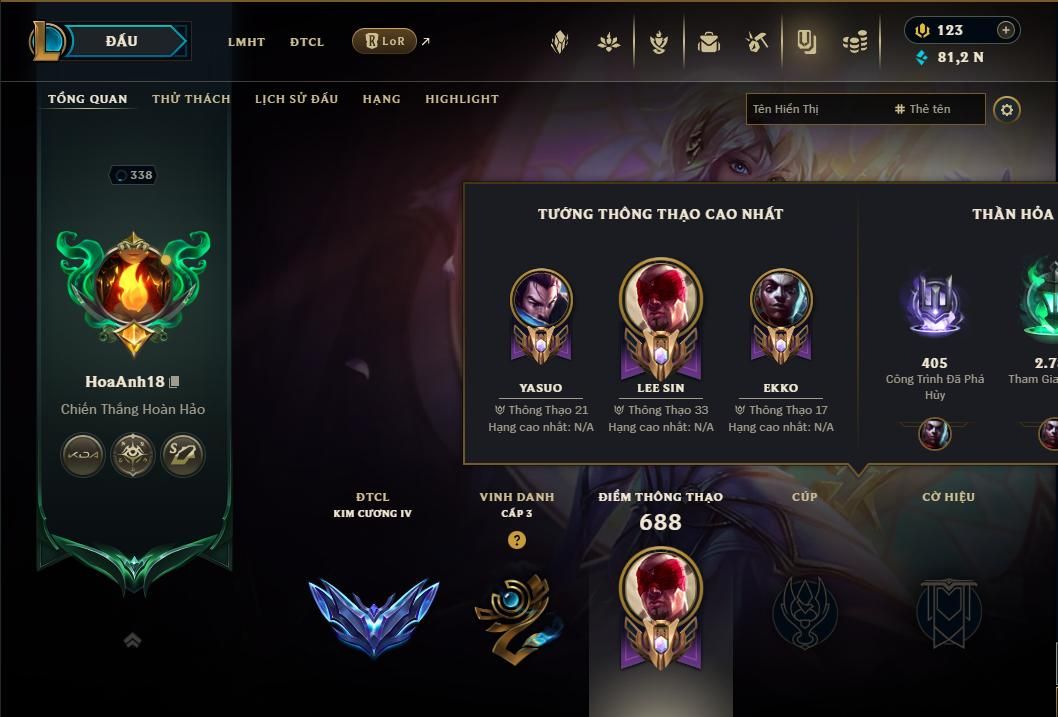Click the Ekko mastery portrait
The image size is (1058, 717).
click(x=781, y=300)
